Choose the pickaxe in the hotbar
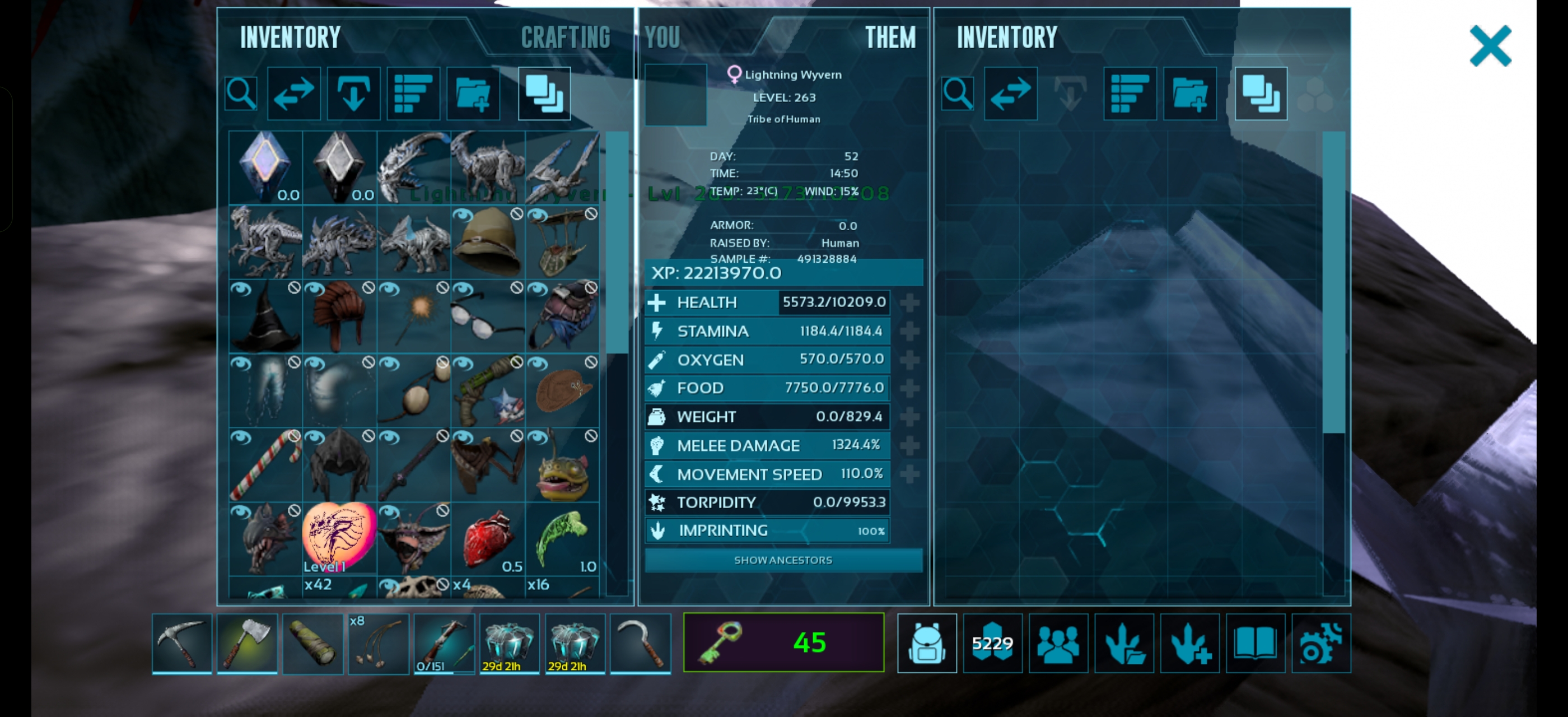The height and width of the screenshot is (717, 1568). point(181,642)
